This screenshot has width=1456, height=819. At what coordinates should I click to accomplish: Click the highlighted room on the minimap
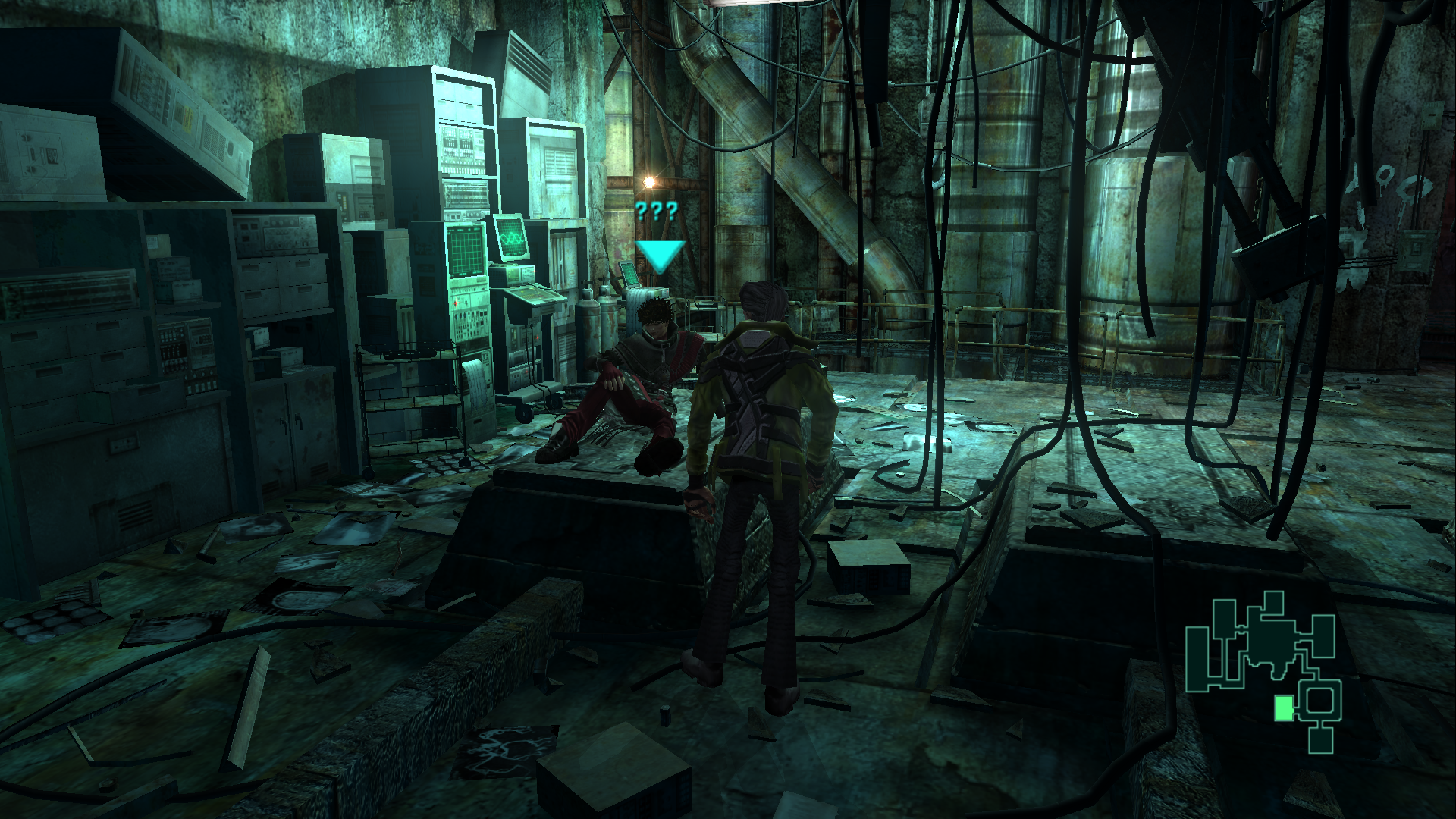click(1283, 708)
